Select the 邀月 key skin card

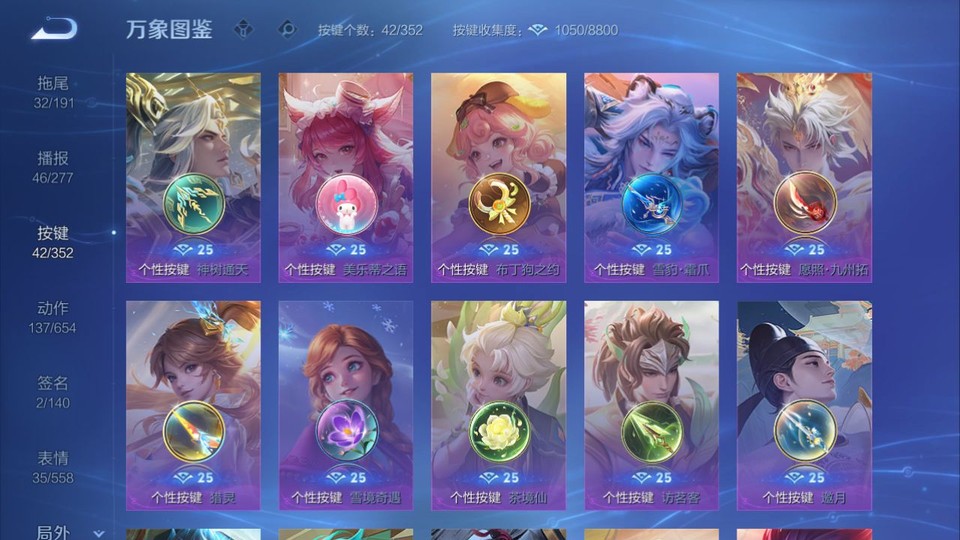pyautogui.click(x=804, y=405)
